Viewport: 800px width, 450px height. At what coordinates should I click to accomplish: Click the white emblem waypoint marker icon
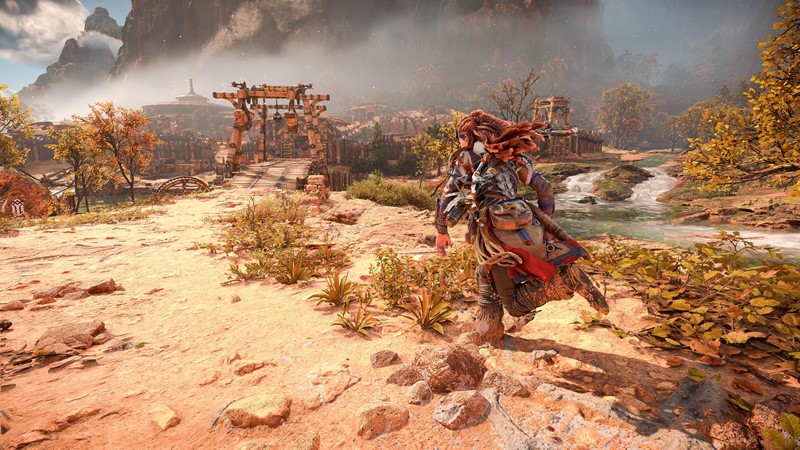click(18, 207)
